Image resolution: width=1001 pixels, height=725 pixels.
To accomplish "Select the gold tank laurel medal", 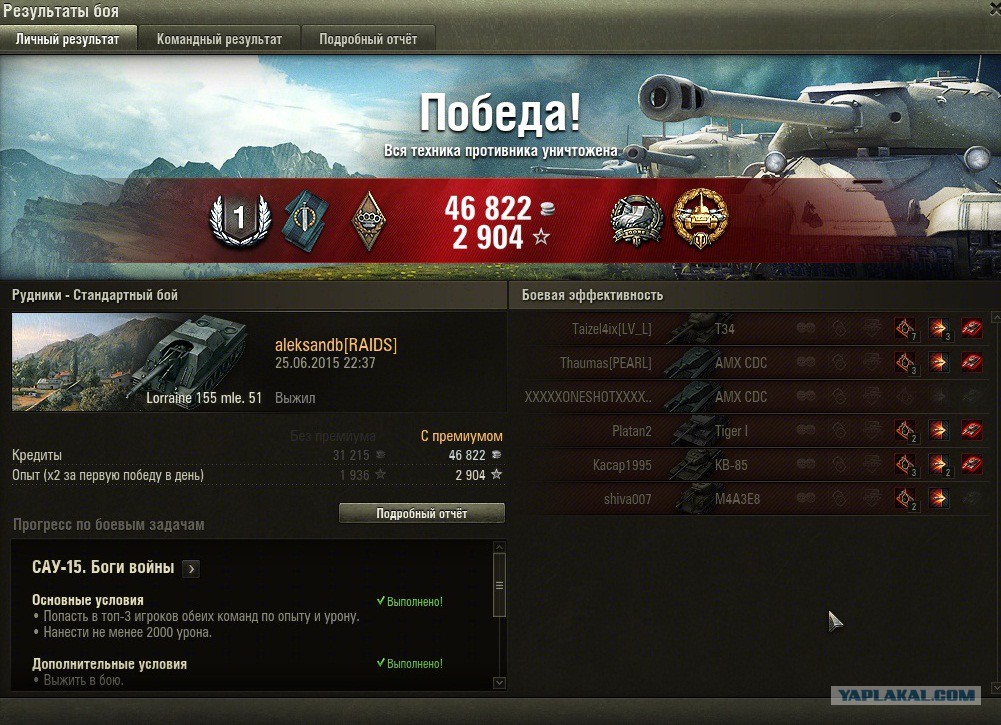I will [x=700, y=219].
